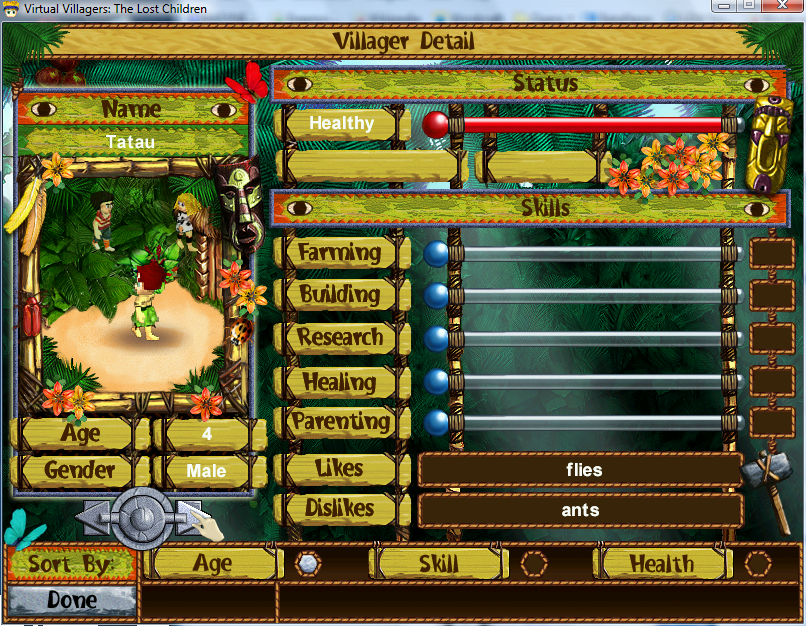Viewport: 806px width, 626px height.
Task: Select the Age sort radio button
Action: [308, 564]
